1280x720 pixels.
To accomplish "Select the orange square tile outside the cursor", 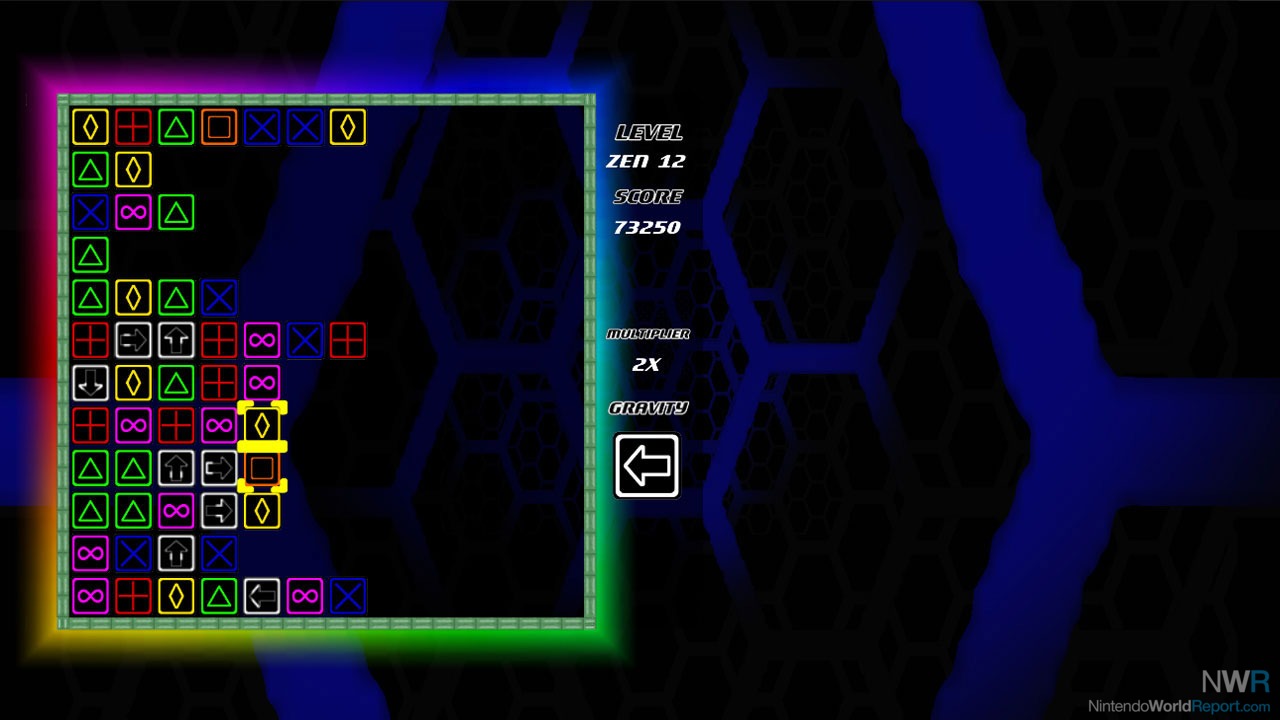I will (x=219, y=127).
